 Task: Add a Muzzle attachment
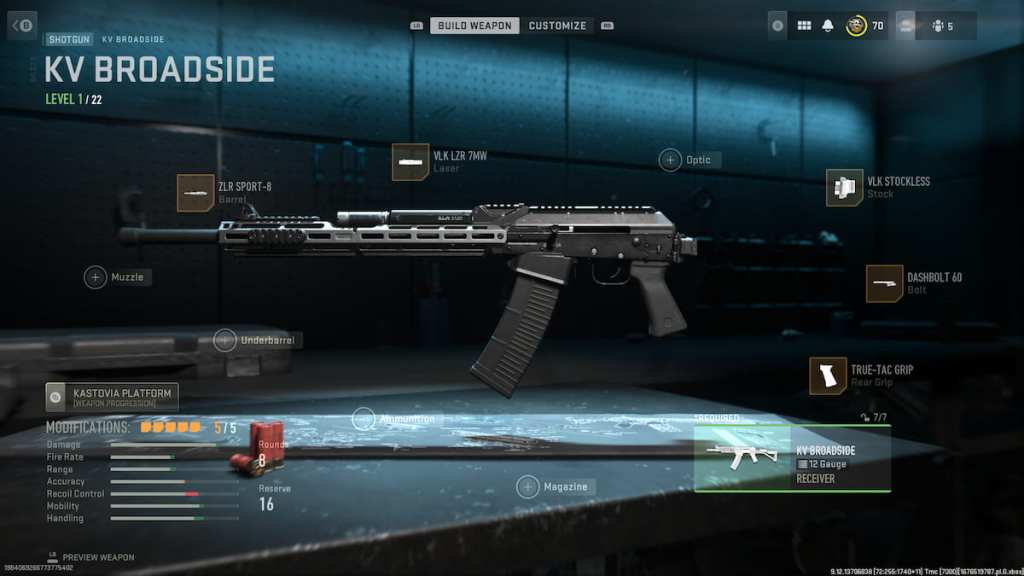[x=96, y=277]
